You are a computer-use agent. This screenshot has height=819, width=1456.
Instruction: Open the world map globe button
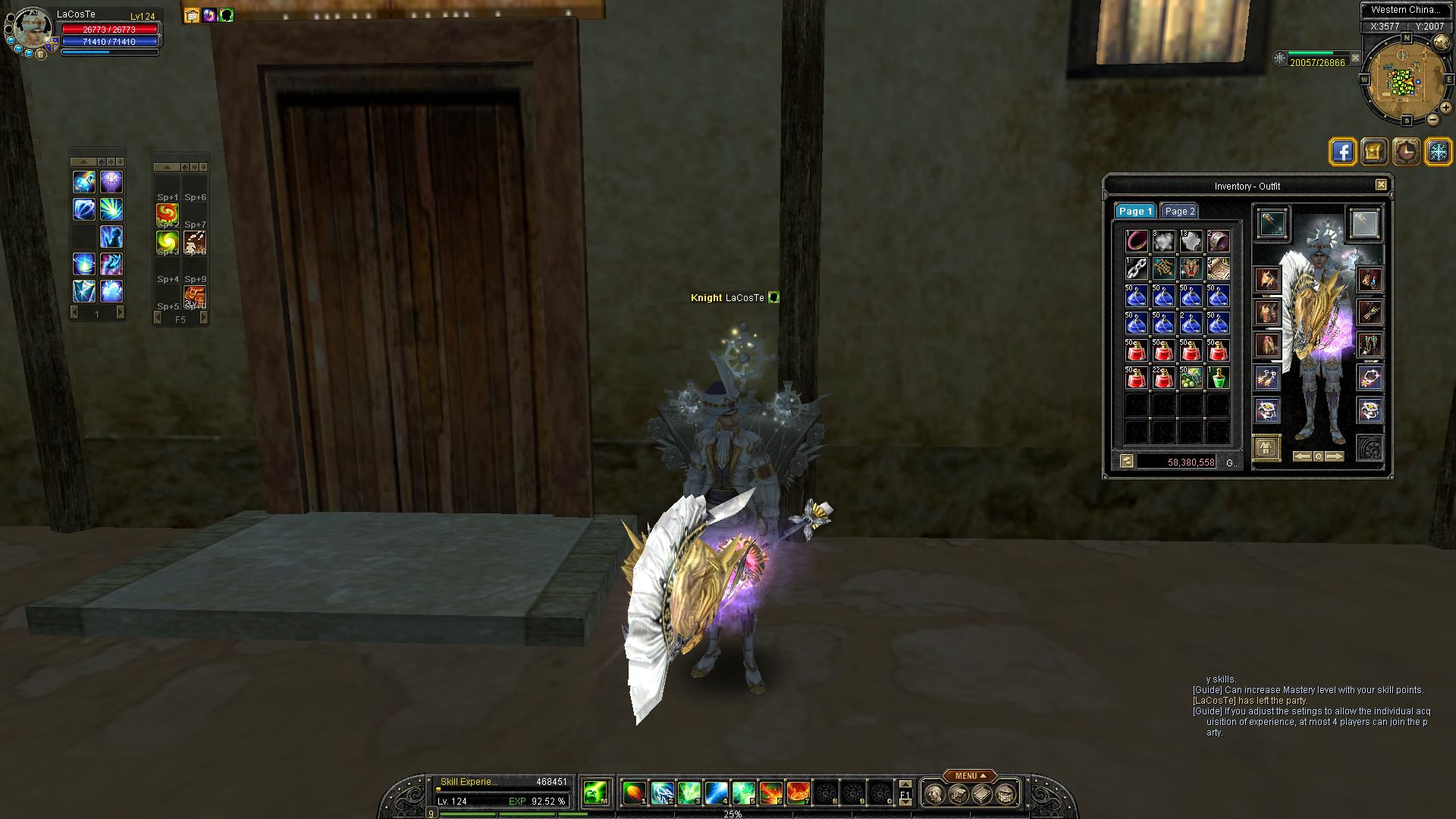(x=1280, y=58)
